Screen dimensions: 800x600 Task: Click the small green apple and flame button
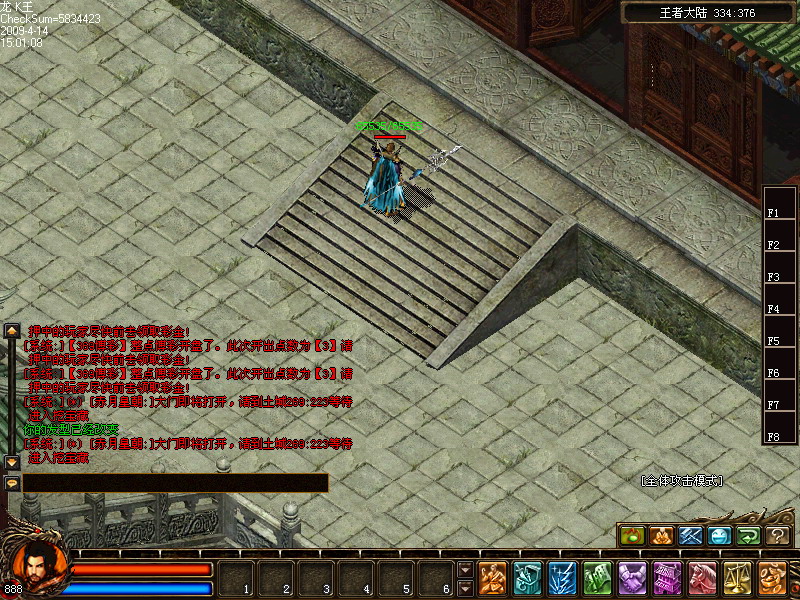(x=631, y=536)
